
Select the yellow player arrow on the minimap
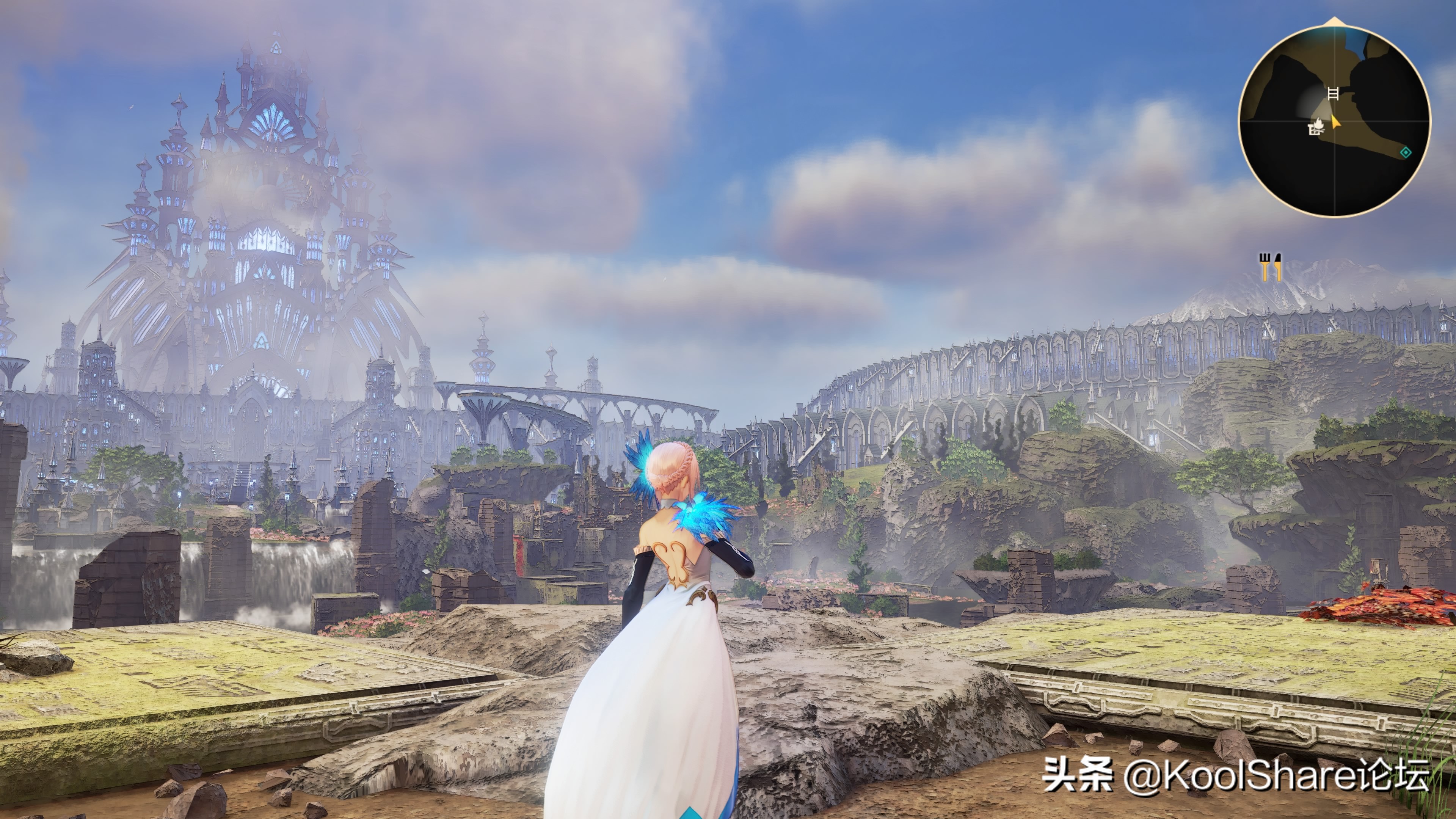point(1335,121)
